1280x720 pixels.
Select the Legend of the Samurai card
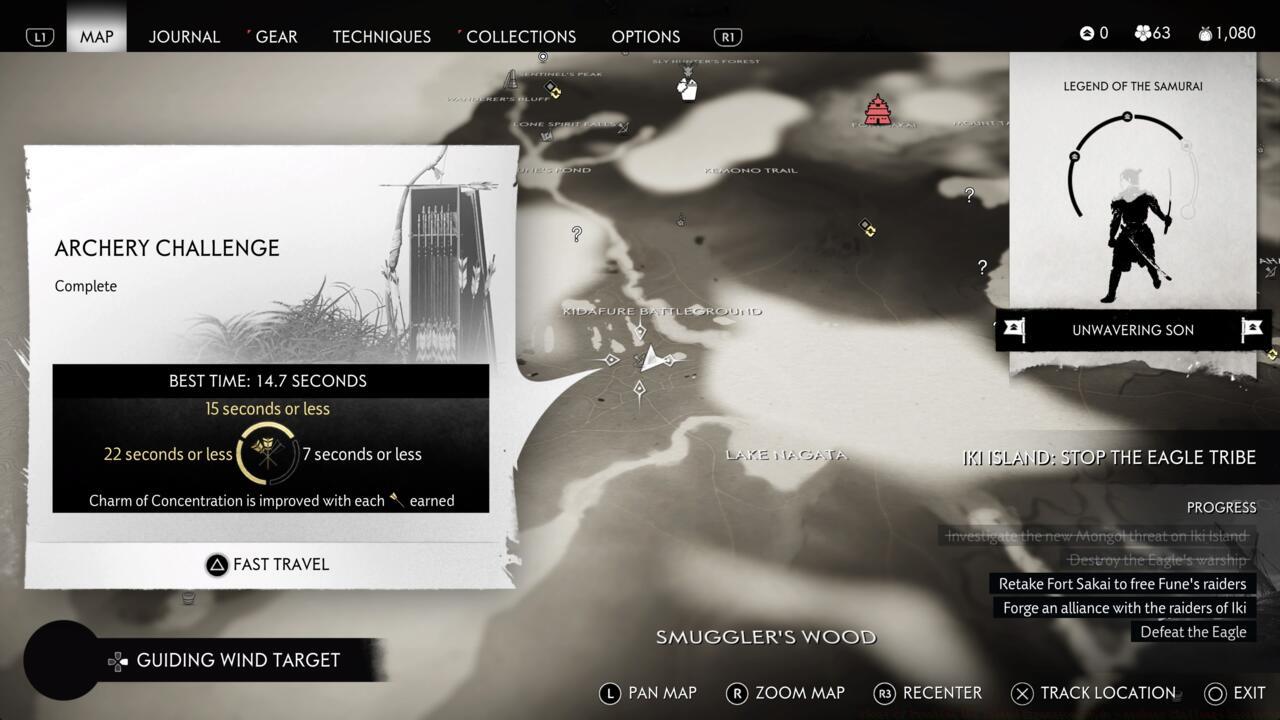pos(1132,200)
